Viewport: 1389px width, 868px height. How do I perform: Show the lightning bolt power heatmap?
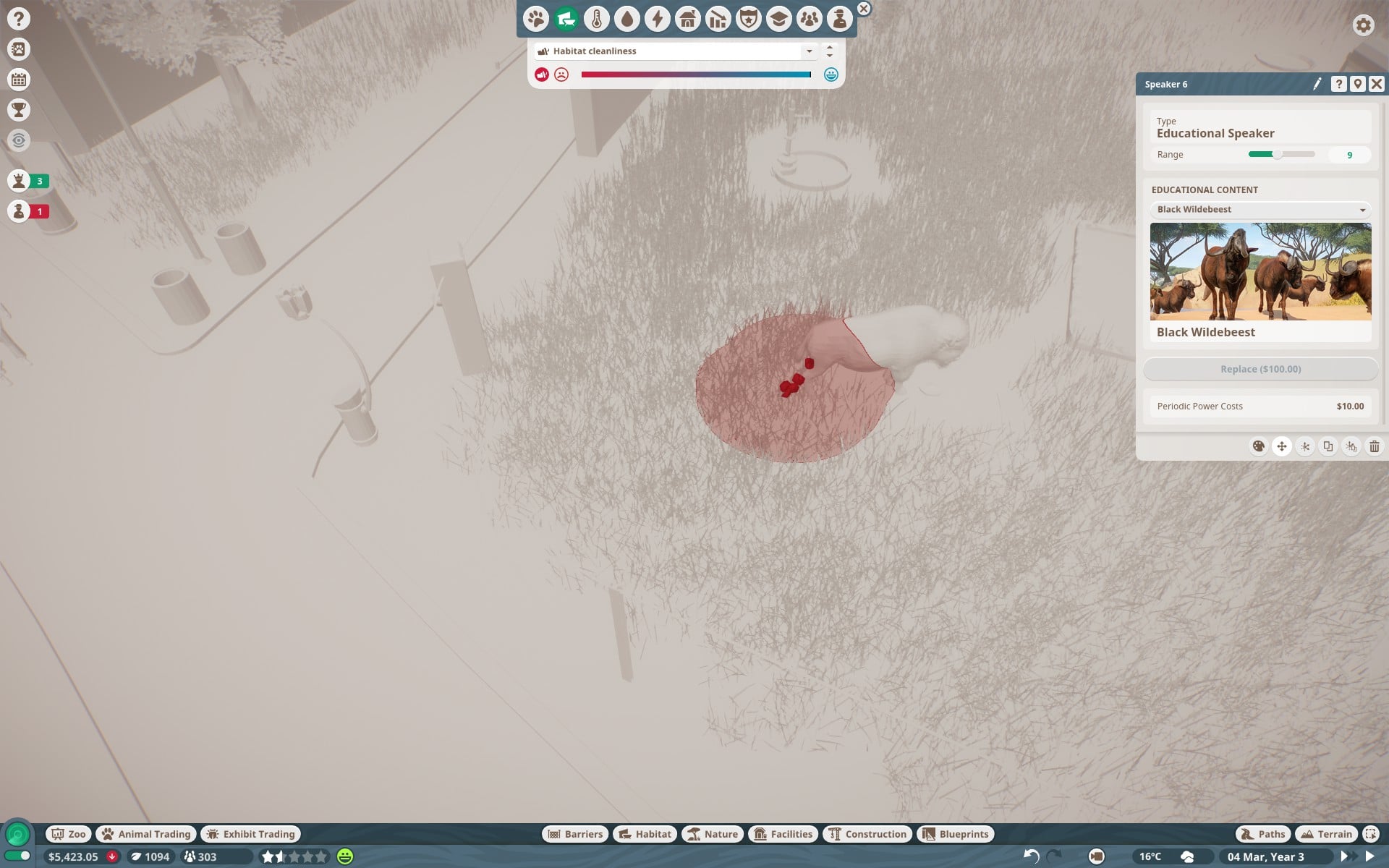(x=657, y=19)
